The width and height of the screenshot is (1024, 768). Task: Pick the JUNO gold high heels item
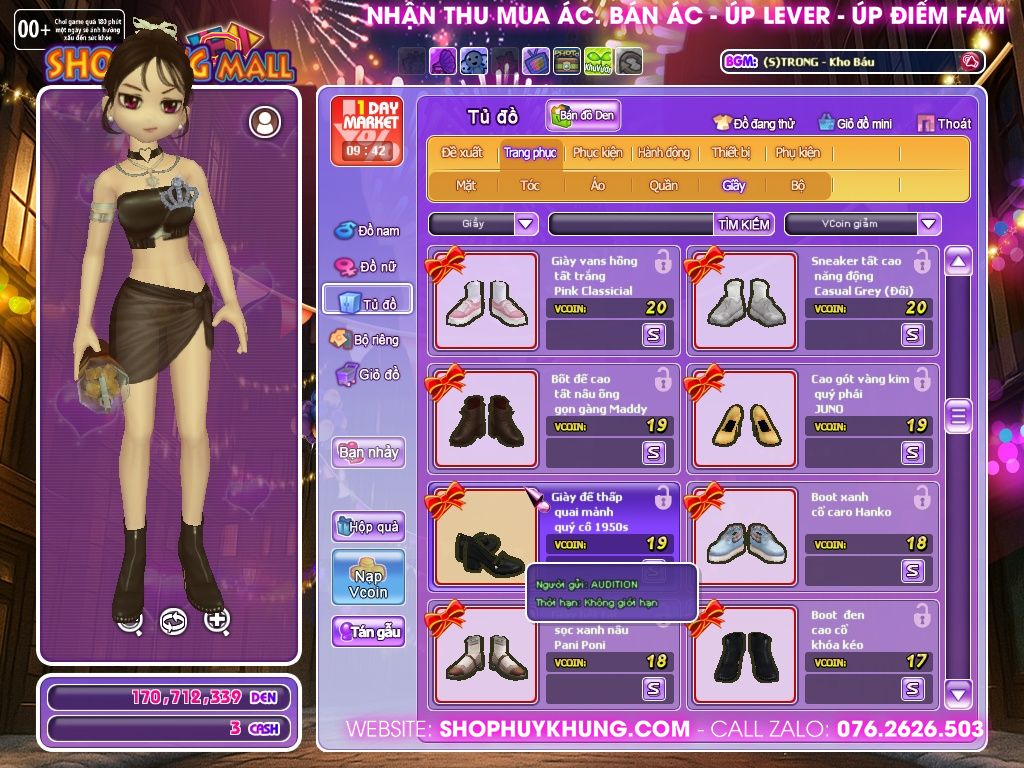[744, 419]
